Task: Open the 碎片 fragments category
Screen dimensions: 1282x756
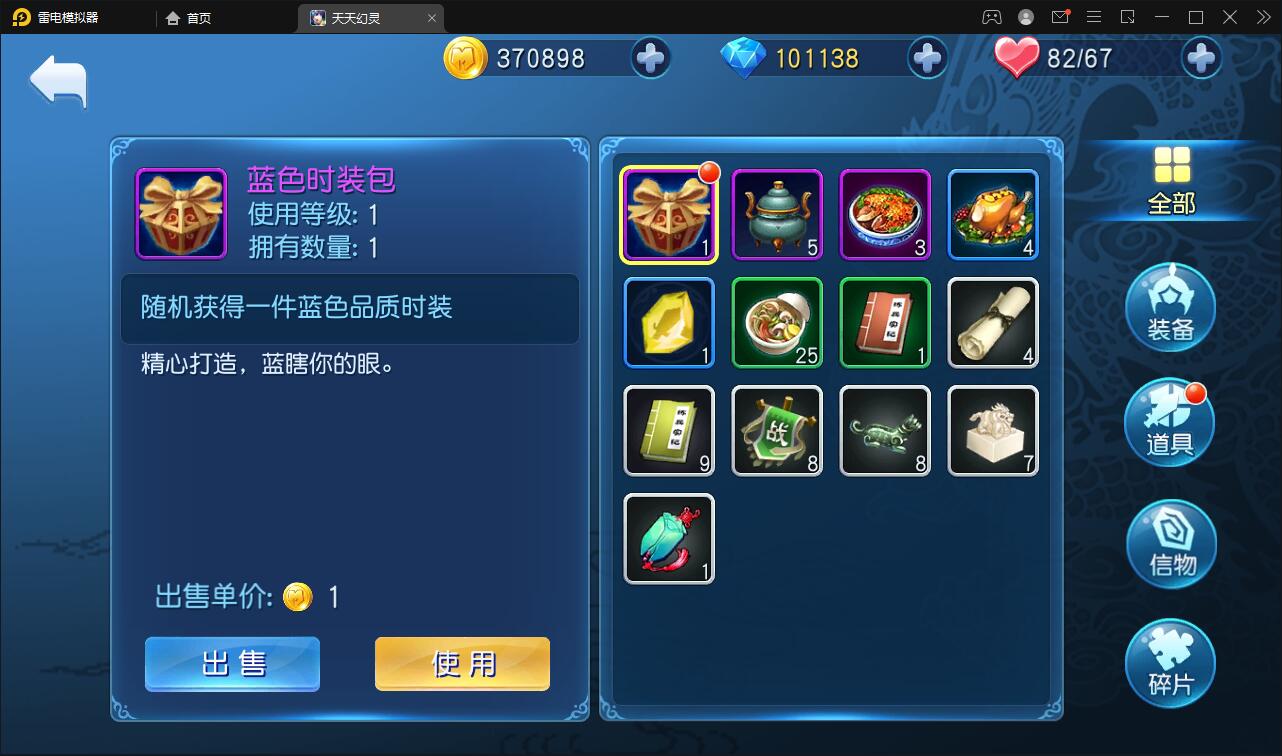Action: coord(1169,662)
